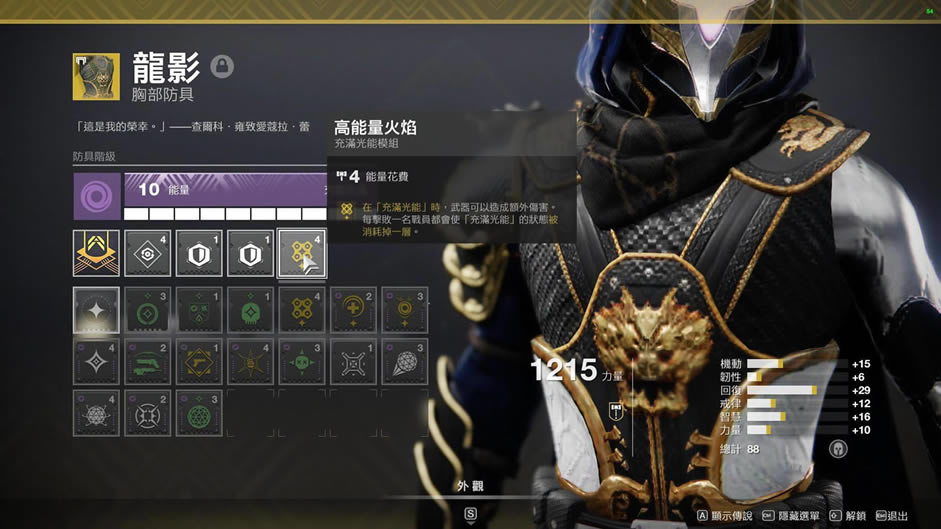The width and height of the screenshot is (941, 529).
Task: Open the purple Void energy type slot
Action: [97, 196]
